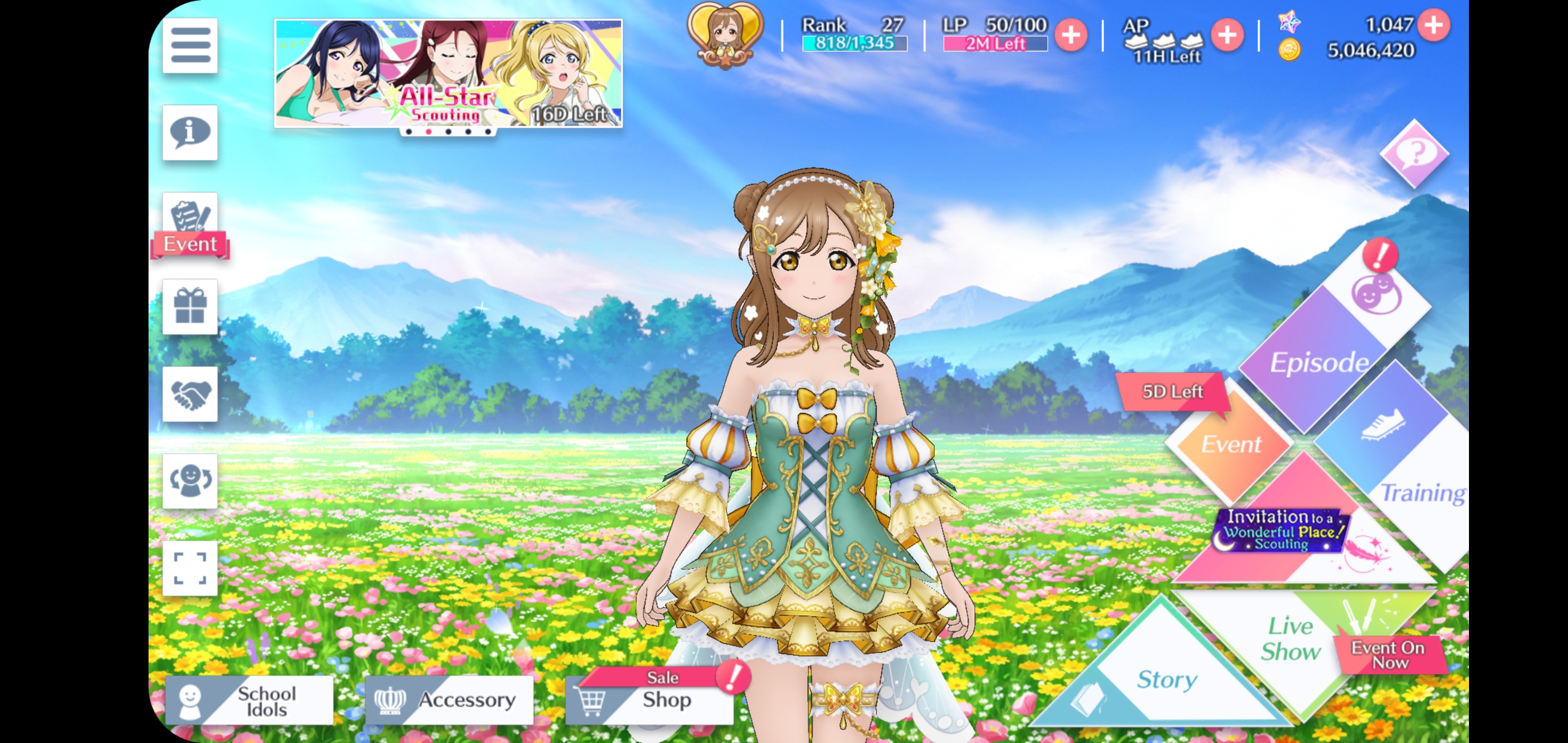Enter the orange Event diamond
This screenshot has height=743, width=1568.
pos(1230,443)
